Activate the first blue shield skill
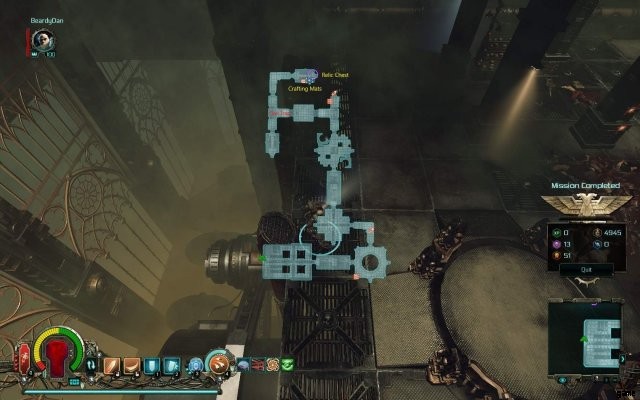640x400 pixels. [x=148, y=366]
